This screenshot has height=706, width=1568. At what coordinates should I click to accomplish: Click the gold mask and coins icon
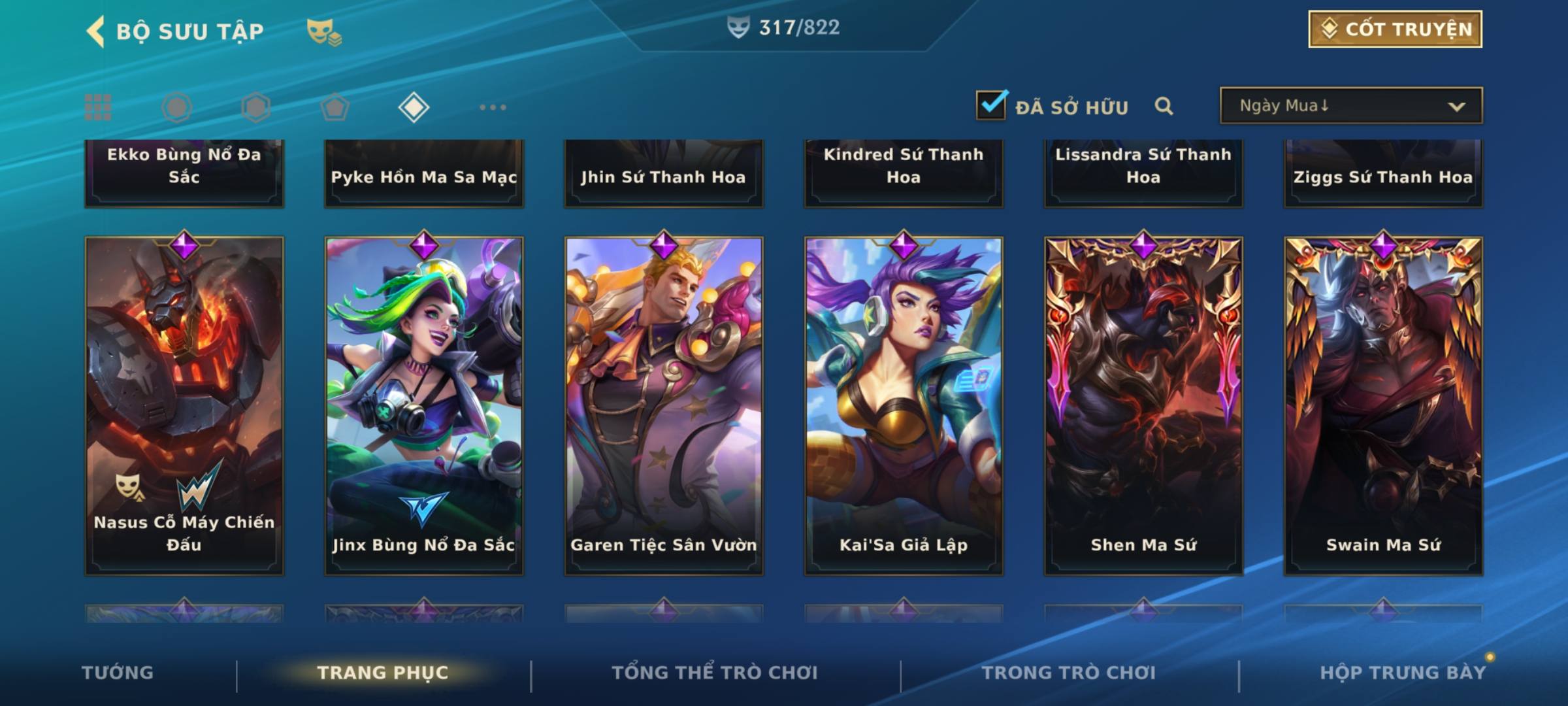(324, 31)
